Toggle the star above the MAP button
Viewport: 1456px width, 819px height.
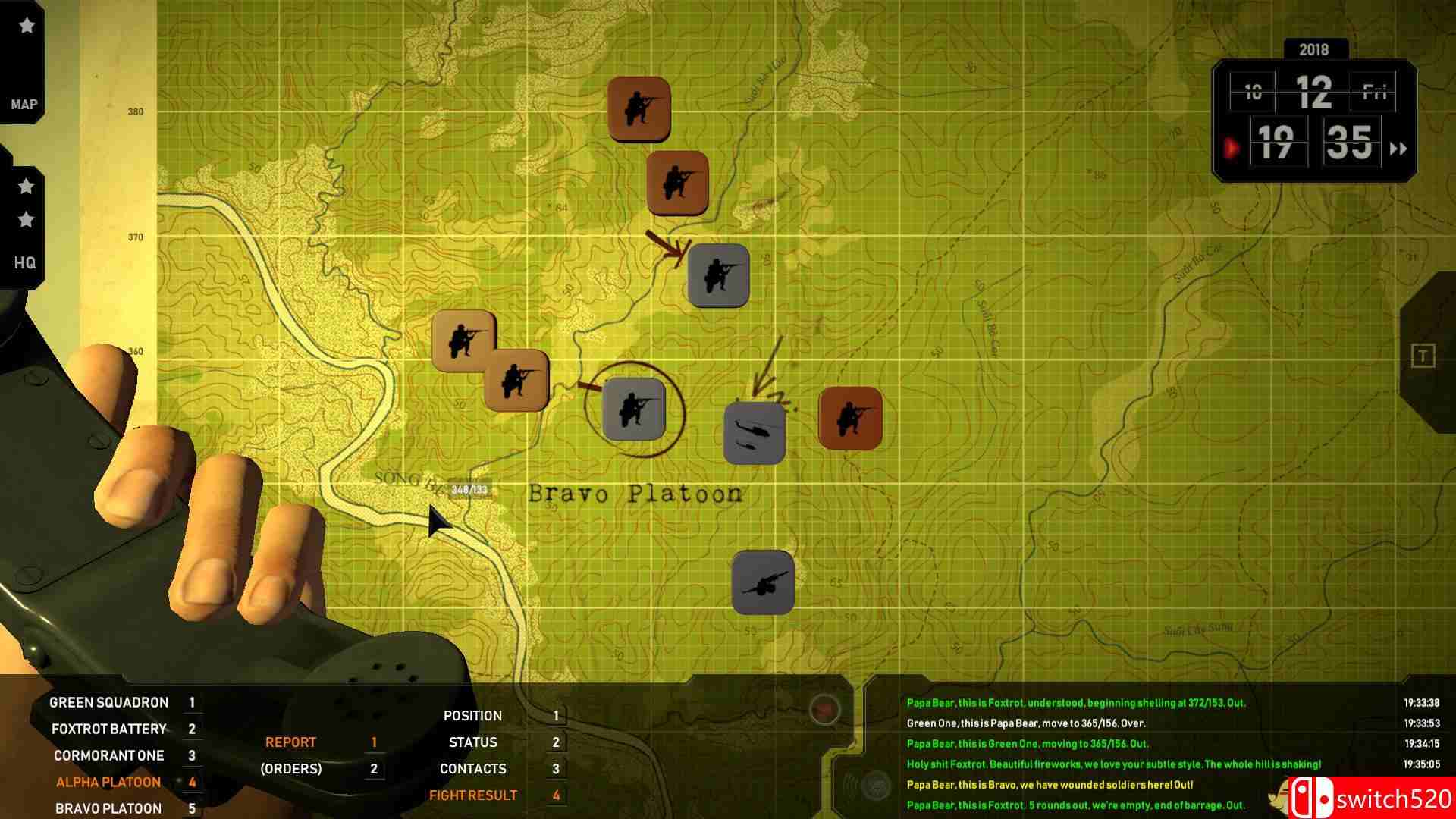(25, 24)
